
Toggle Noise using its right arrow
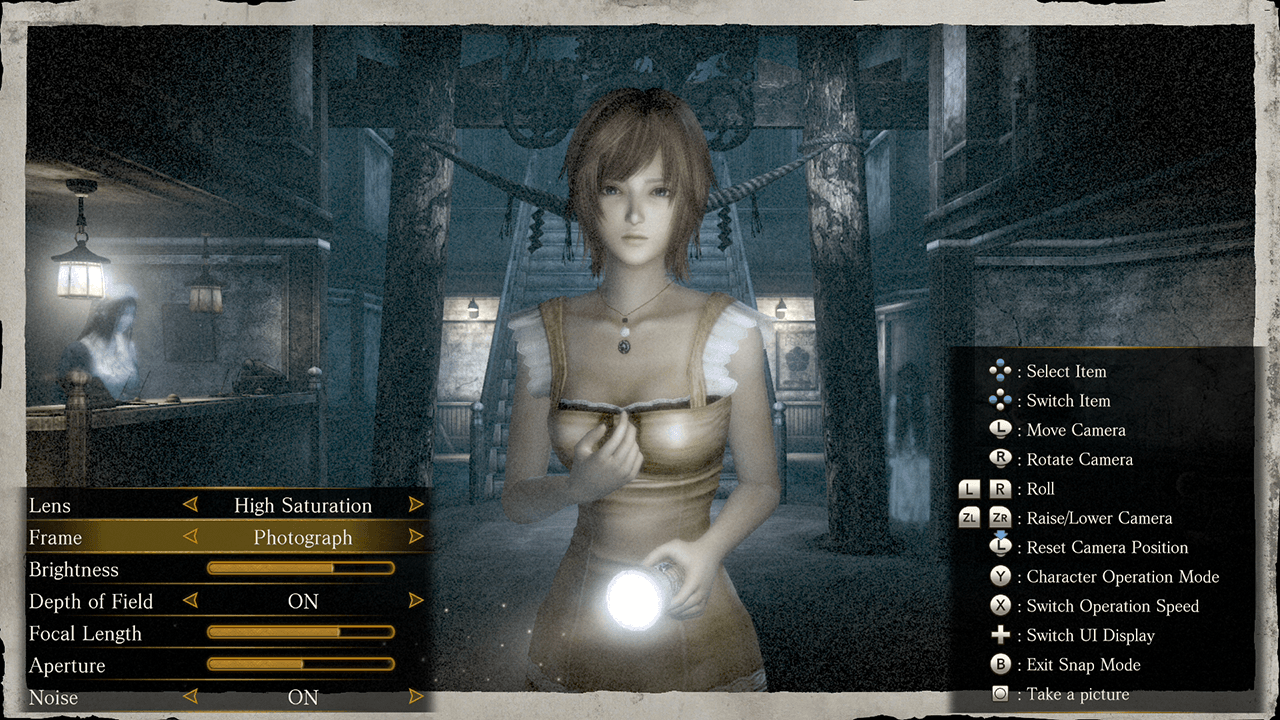416,697
